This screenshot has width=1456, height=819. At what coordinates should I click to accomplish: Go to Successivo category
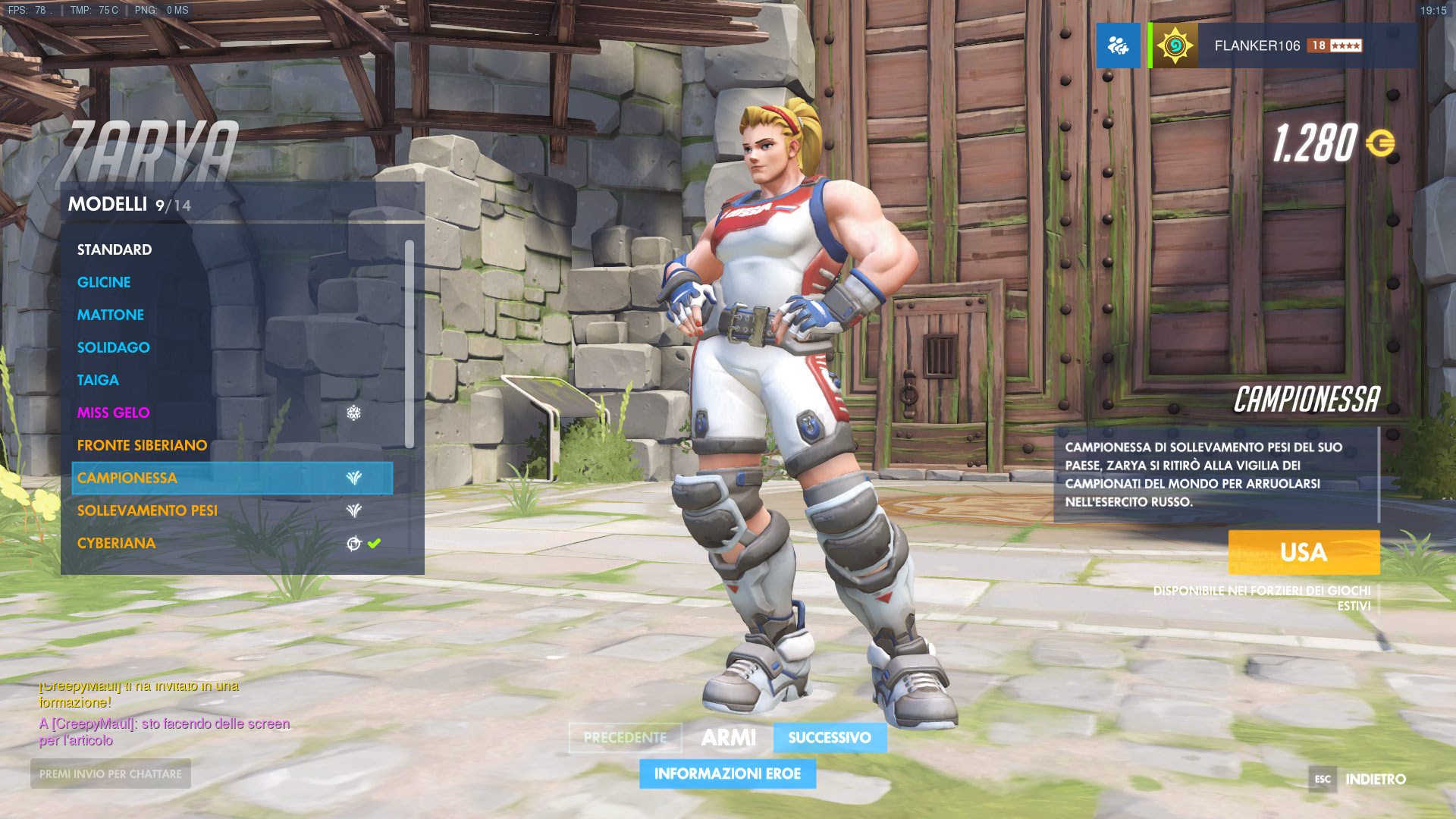pos(830,737)
